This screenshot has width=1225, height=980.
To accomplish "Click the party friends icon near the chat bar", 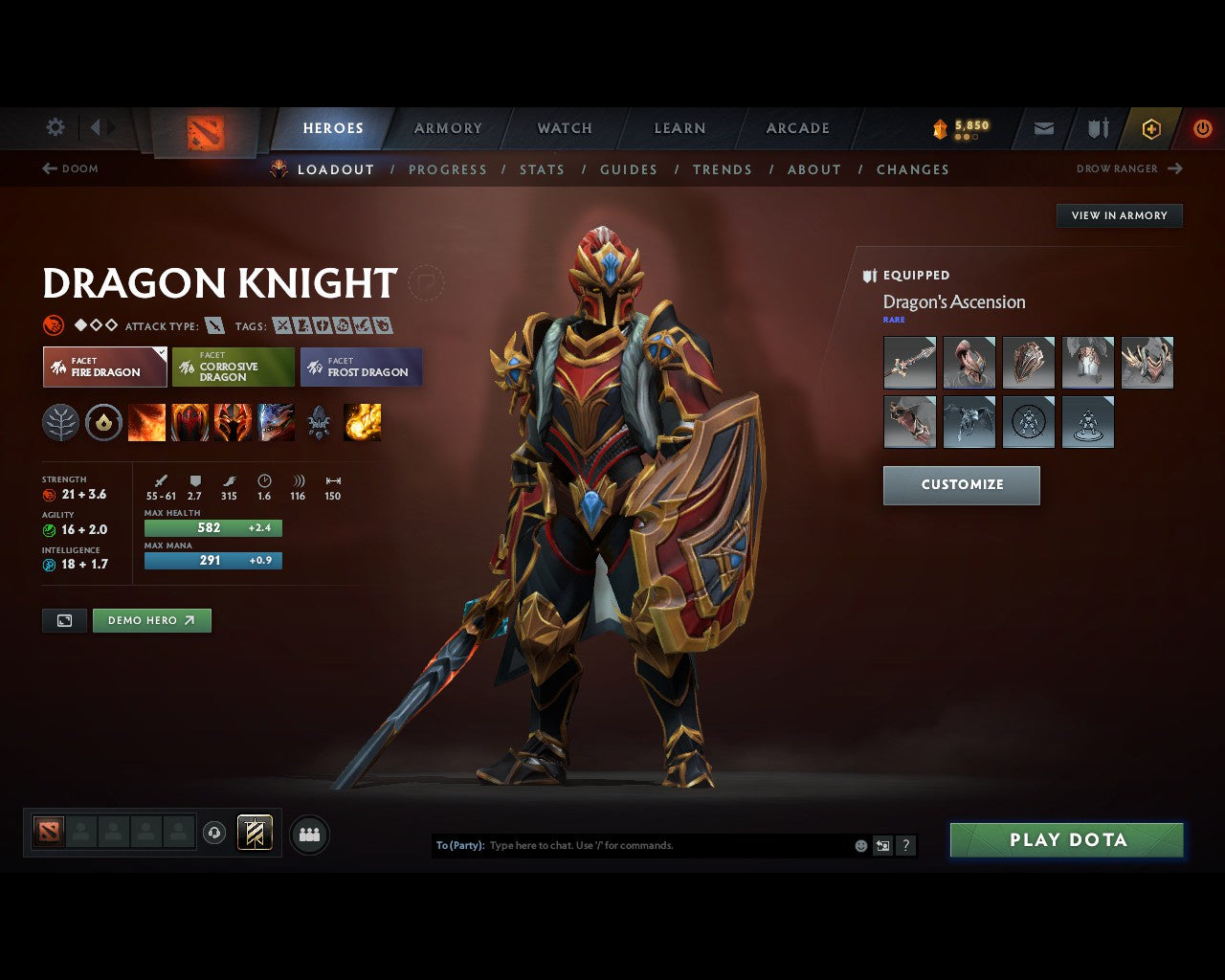I will [x=308, y=833].
